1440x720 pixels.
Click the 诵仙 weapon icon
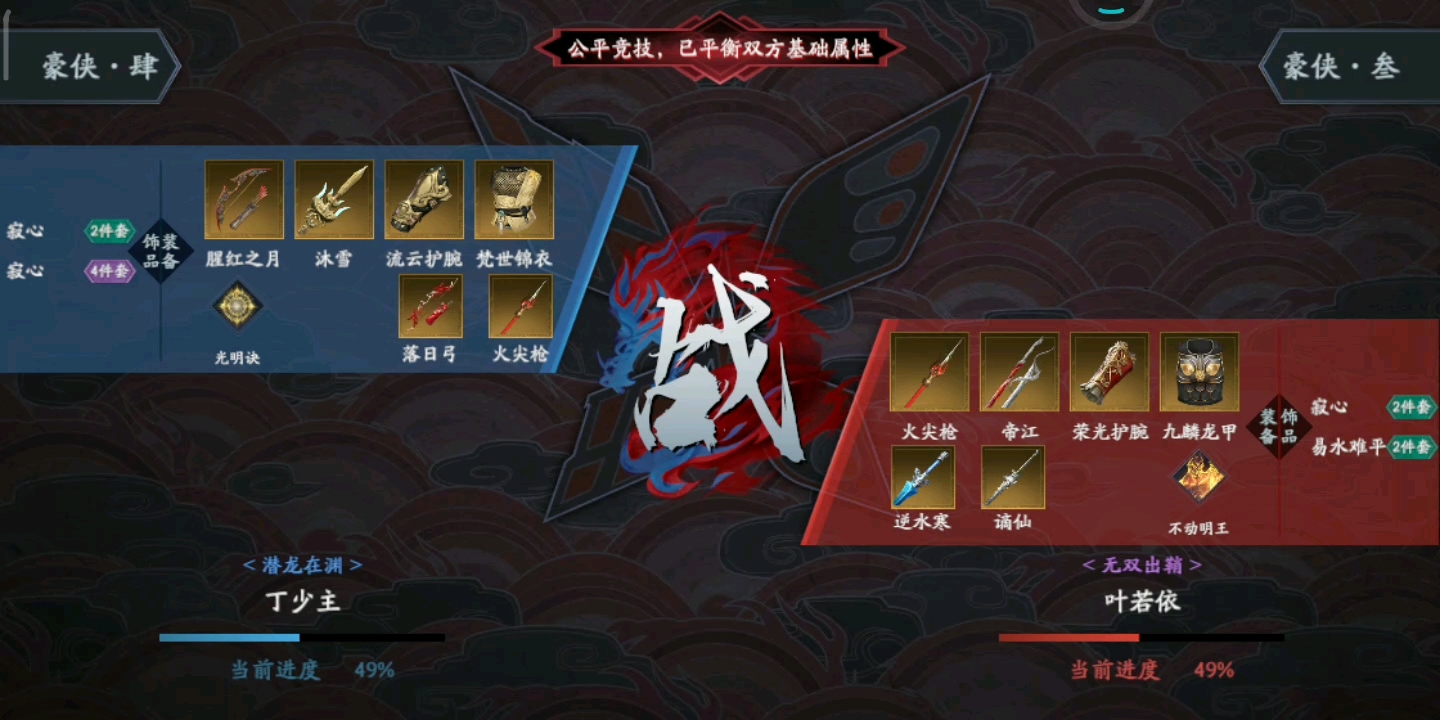[x=1013, y=477]
